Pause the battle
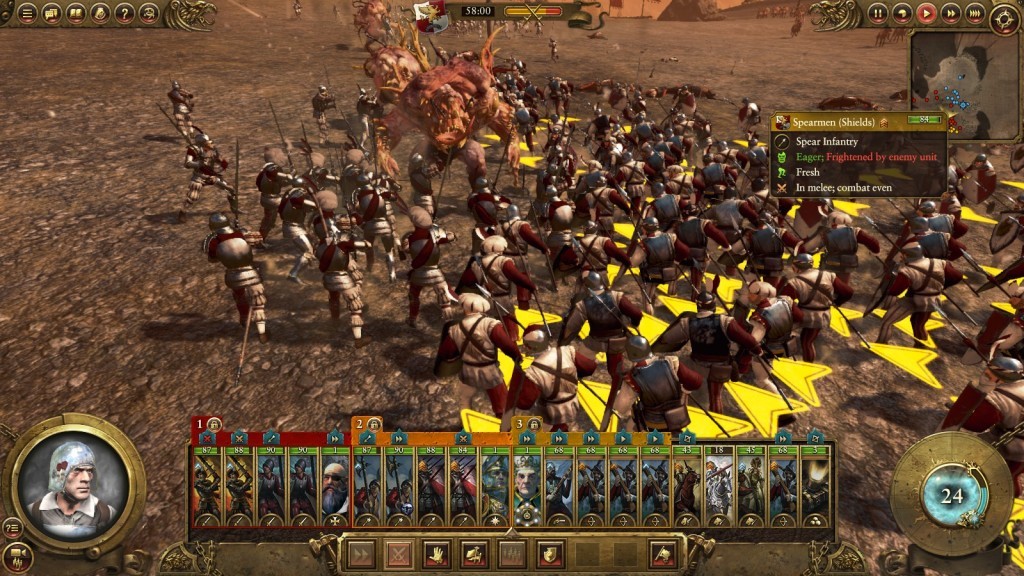The width and height of the screenshot is (1024, 576). coord(878,13)
